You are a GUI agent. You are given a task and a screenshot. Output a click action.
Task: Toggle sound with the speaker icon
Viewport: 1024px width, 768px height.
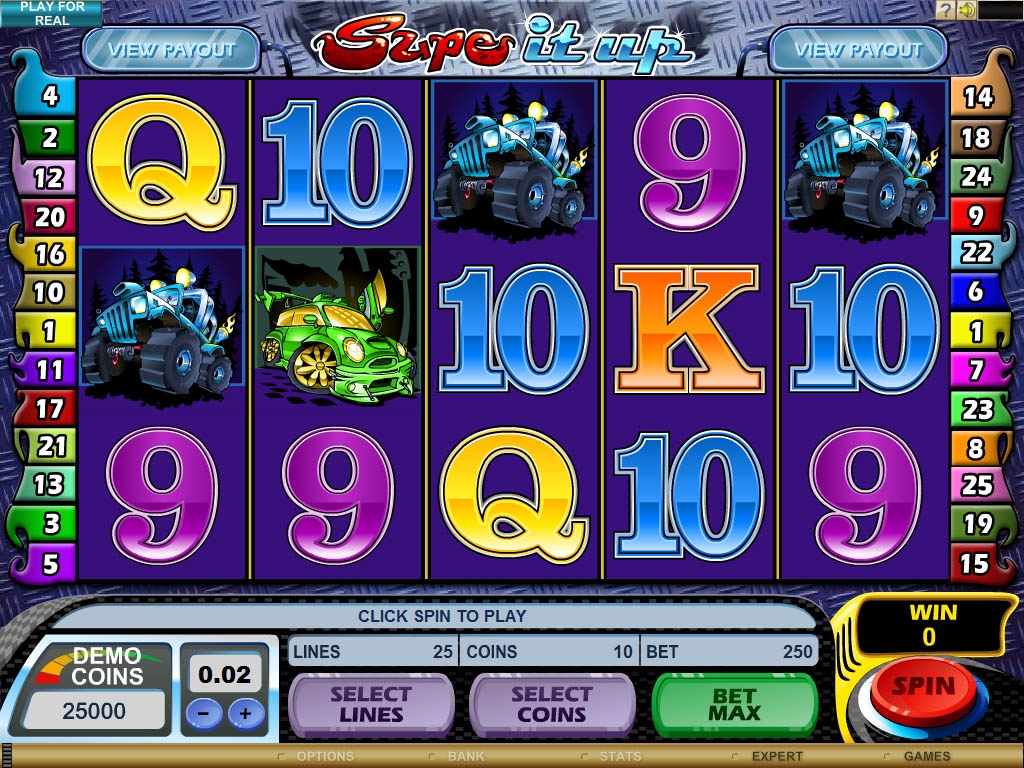(967, 10)
